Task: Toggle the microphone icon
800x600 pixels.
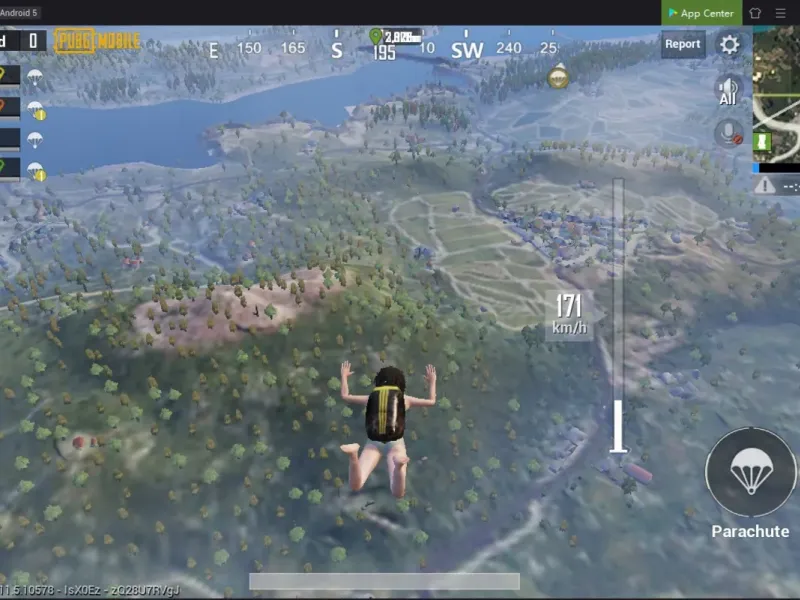Action: click(x=728, y=133)
